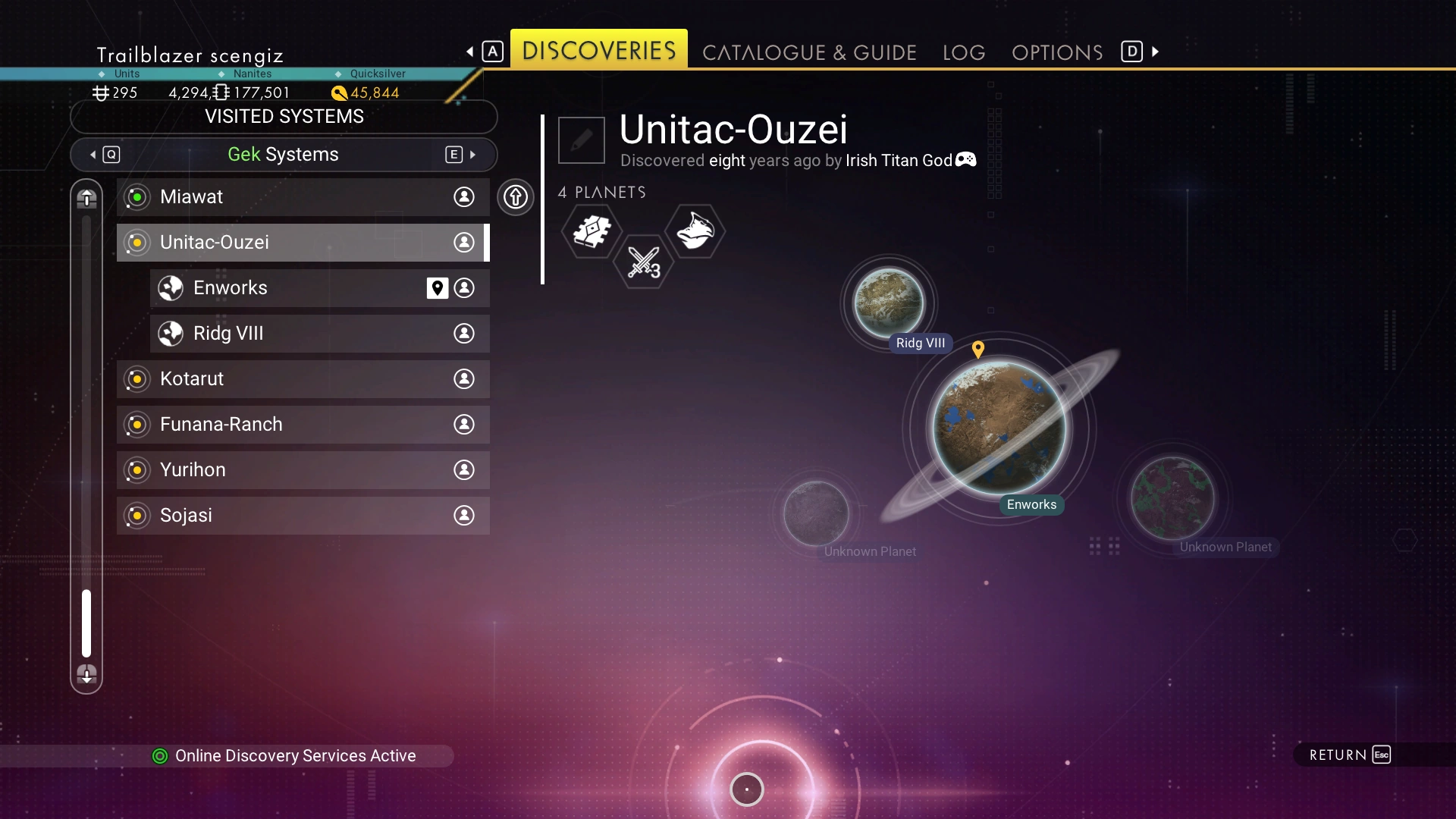Select the Funana-Ranch system
The width and height of the screenshot is (1456, 819).
tap(303, 425)
